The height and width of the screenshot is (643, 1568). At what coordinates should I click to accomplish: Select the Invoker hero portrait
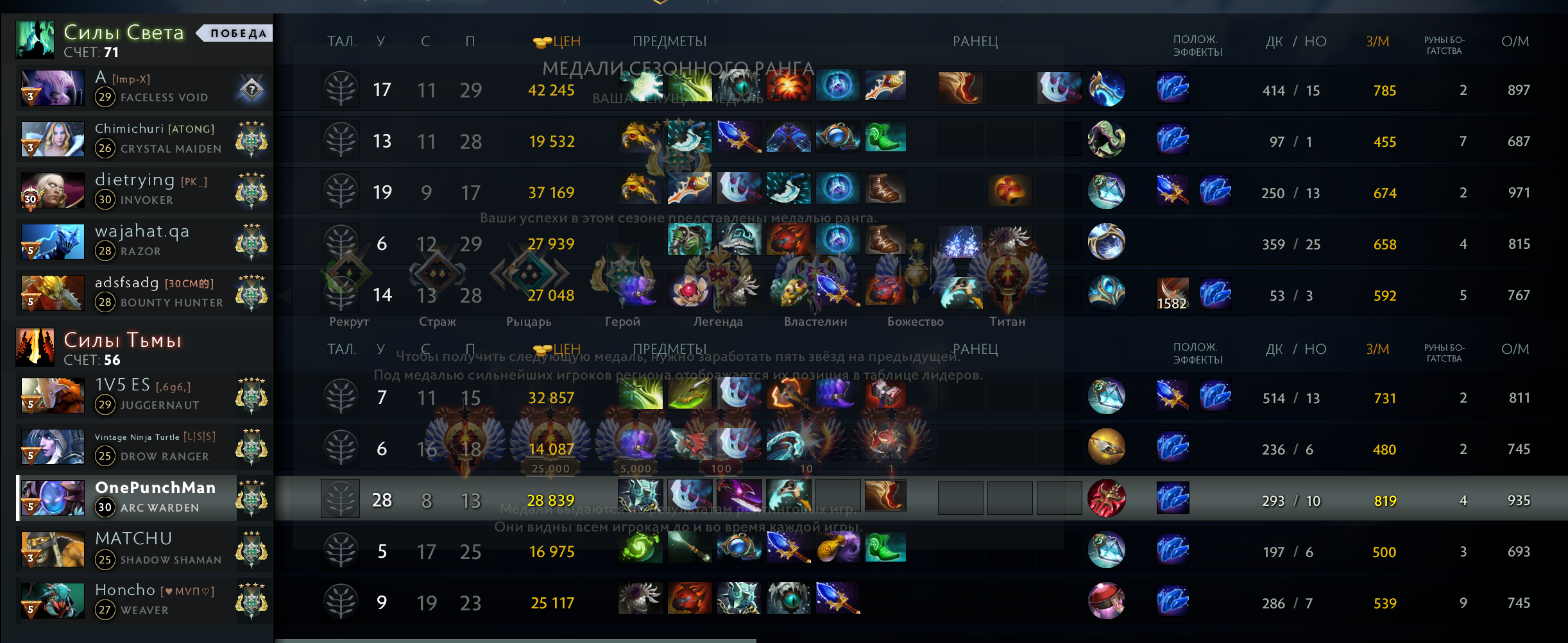point(53,190)
